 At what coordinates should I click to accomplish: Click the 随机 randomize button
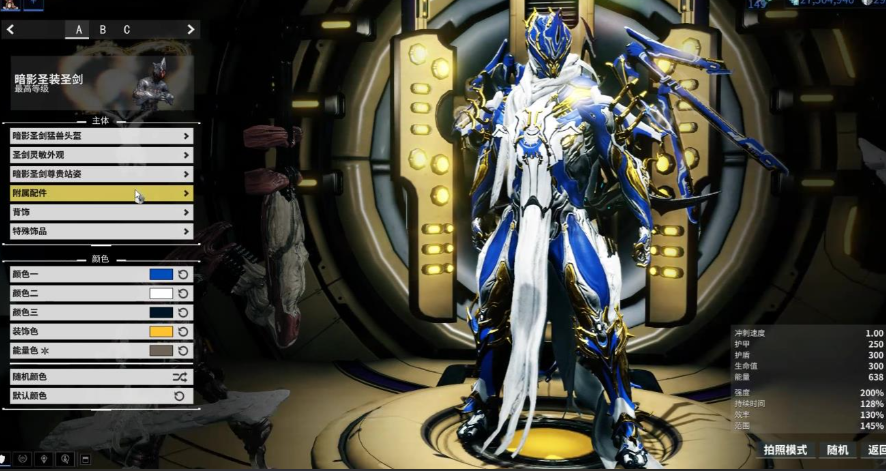point(837,451)
